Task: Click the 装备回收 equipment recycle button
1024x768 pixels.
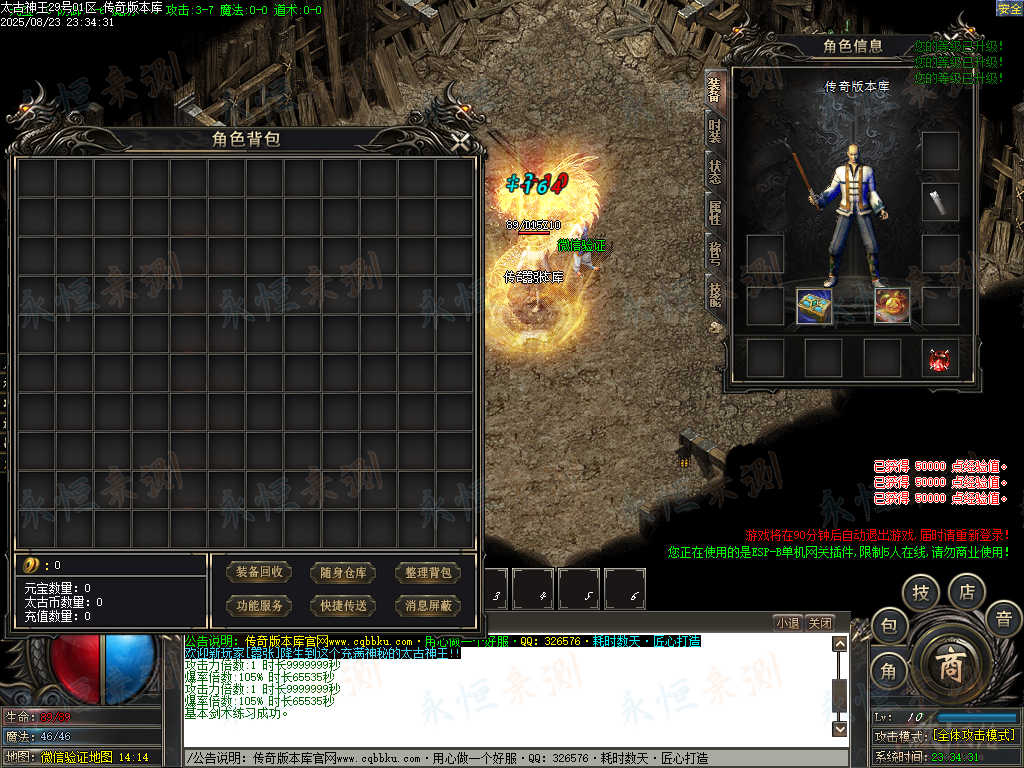Action: tap(259, 573)
